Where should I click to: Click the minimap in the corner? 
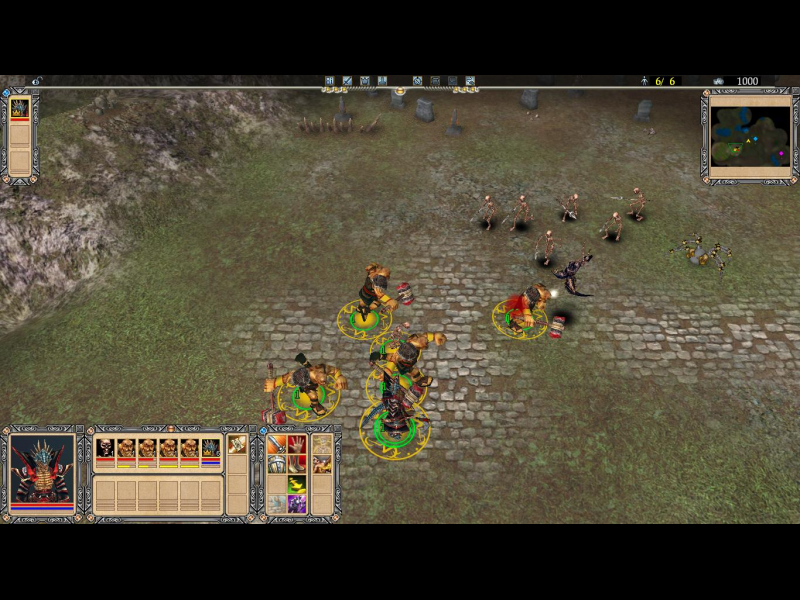pyautogui.click(x=750, y=136)
